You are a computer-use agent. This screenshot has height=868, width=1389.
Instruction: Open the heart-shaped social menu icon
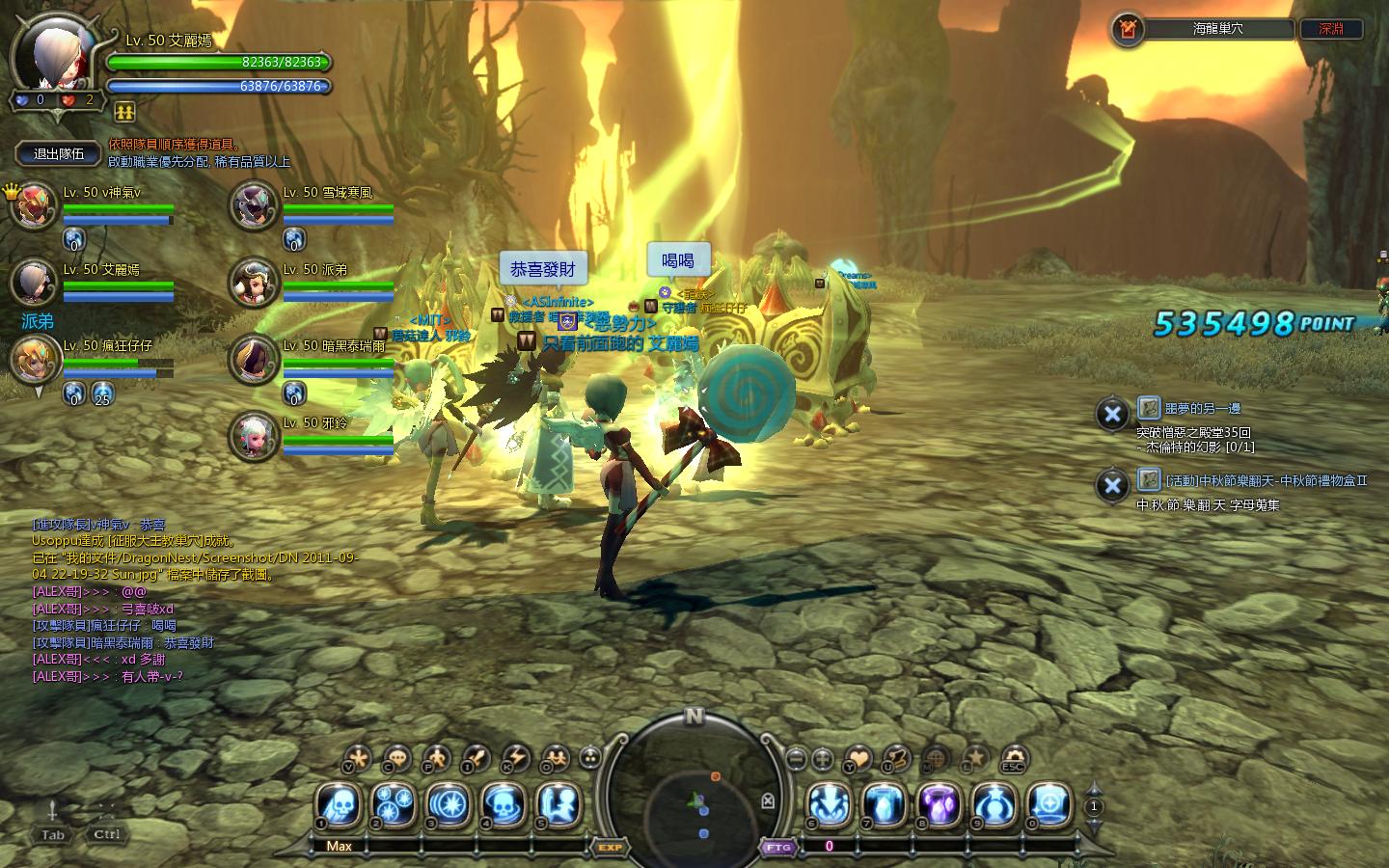click(858, 758)
